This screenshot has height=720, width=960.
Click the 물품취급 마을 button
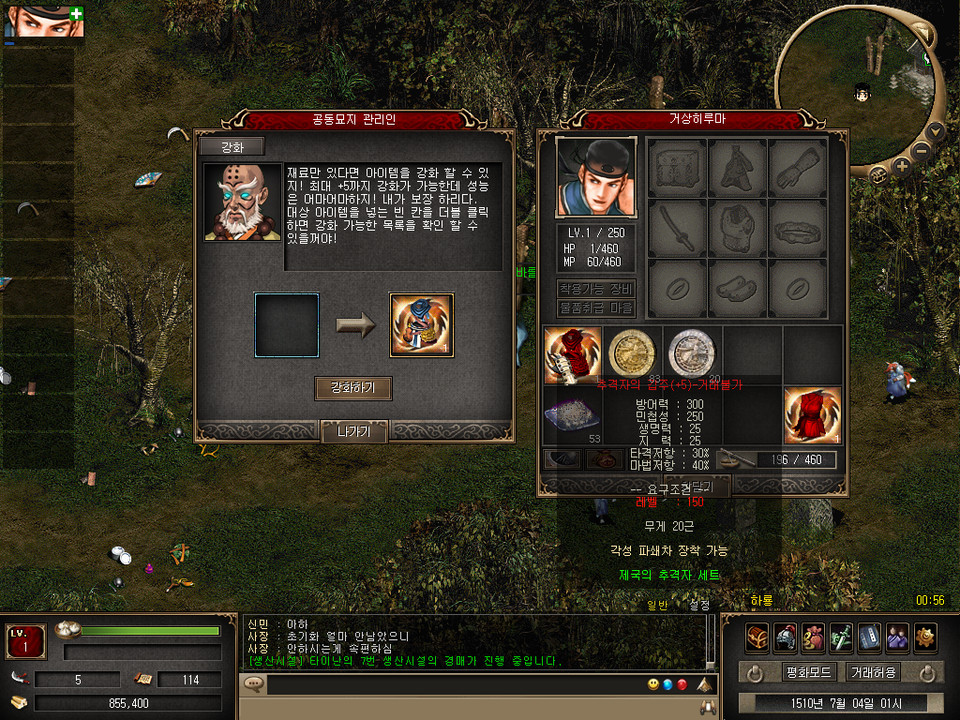point(596,308)
